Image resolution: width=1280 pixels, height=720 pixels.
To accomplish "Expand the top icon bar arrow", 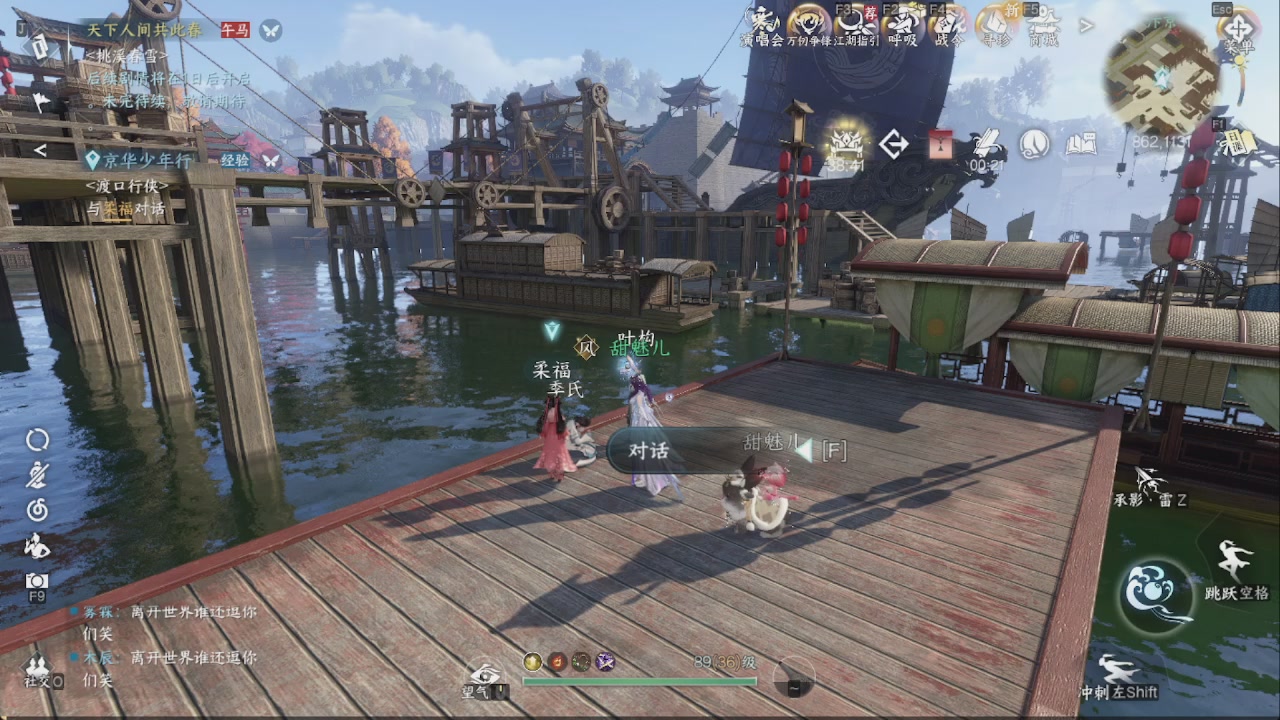I will (1087, 26).
